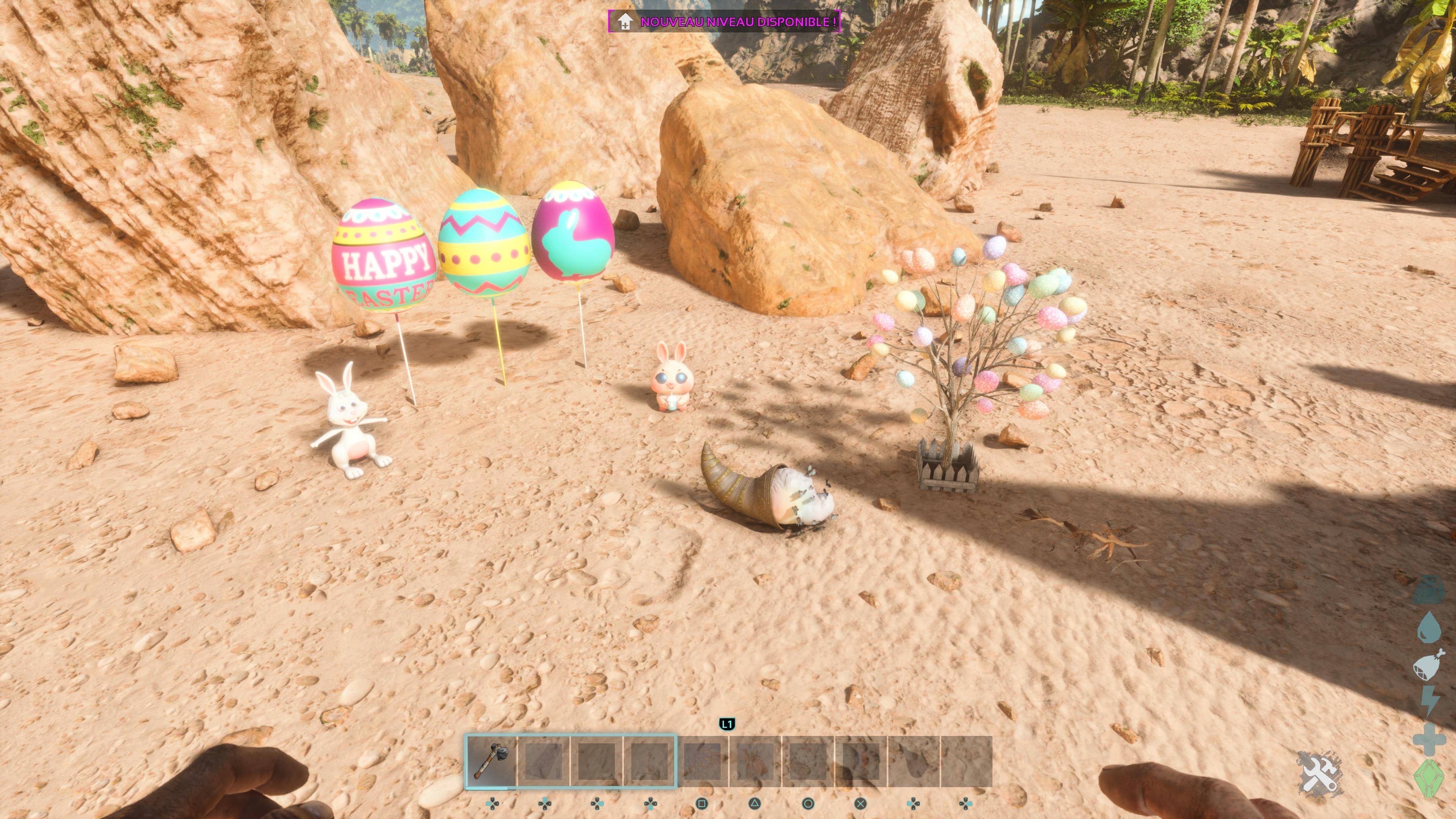The width and height of the screenshot is (1456, 819).
Task: Select the stone hatchet hotbar slot
Action: pyautogui.click(x=491, y=760)
